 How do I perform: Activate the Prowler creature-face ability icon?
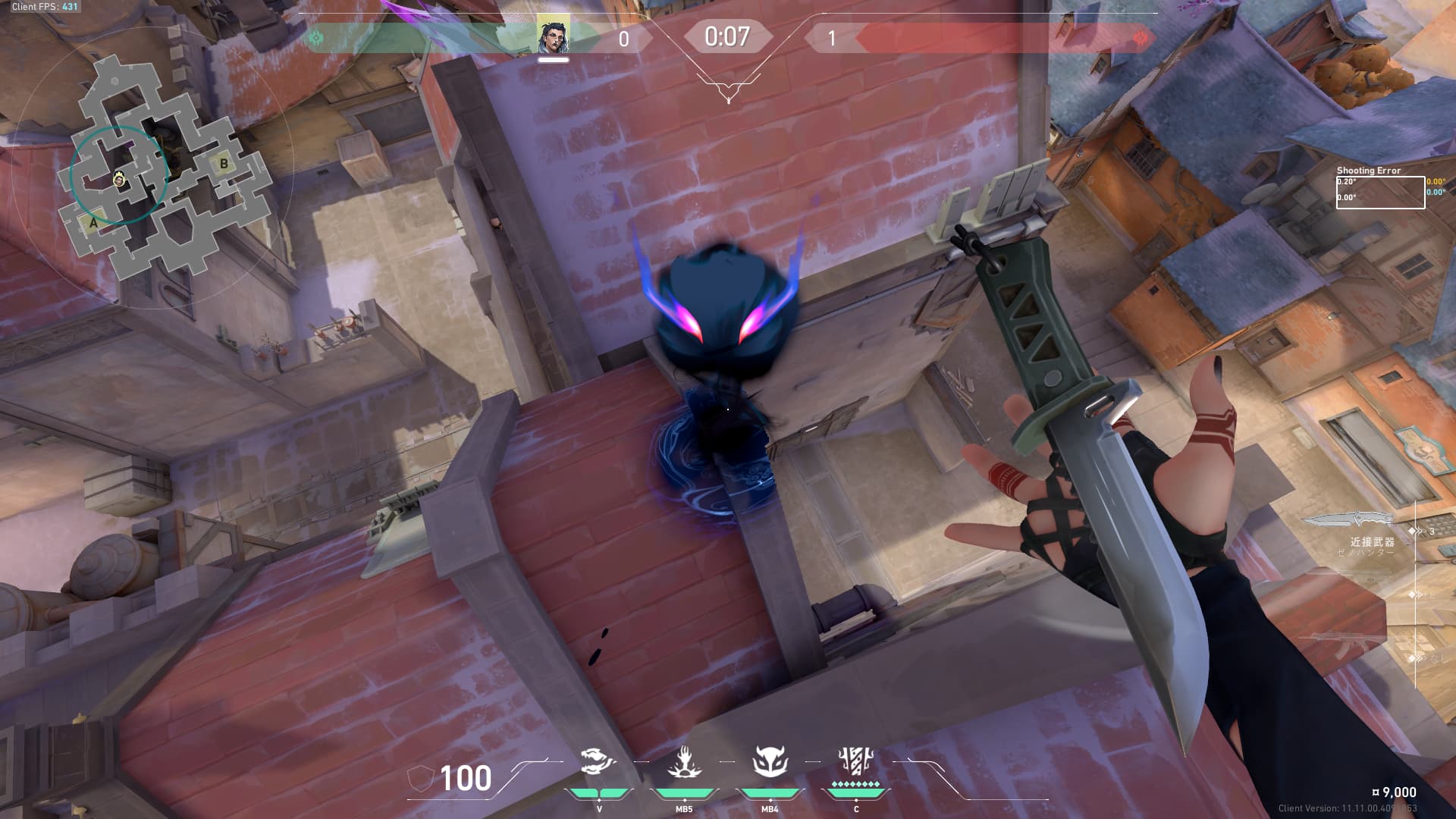(x=770, y=762)
